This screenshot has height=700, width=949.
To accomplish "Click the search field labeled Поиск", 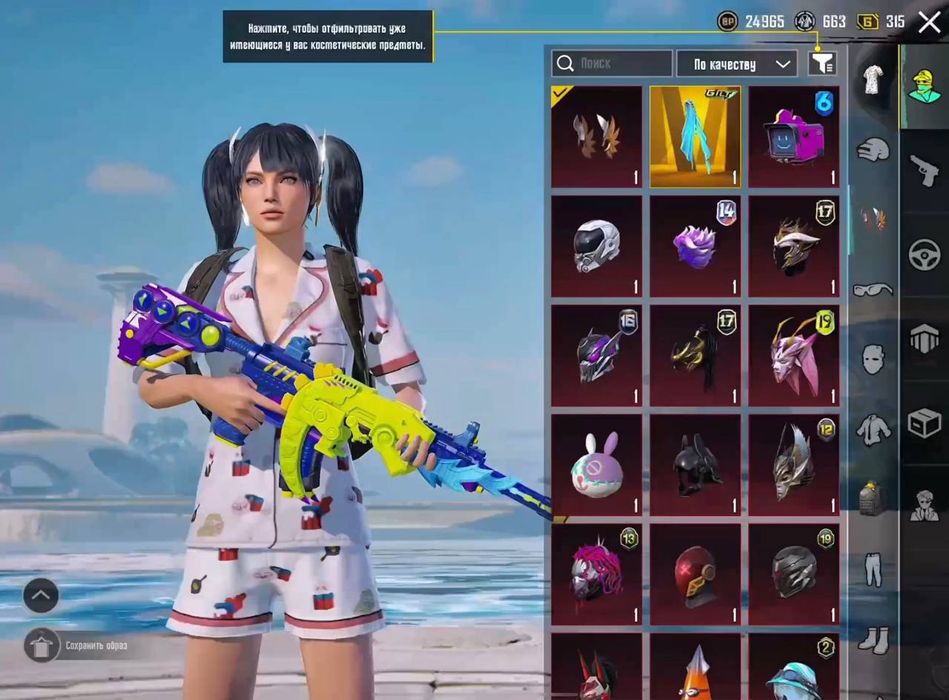I will (x=612, y=64).
